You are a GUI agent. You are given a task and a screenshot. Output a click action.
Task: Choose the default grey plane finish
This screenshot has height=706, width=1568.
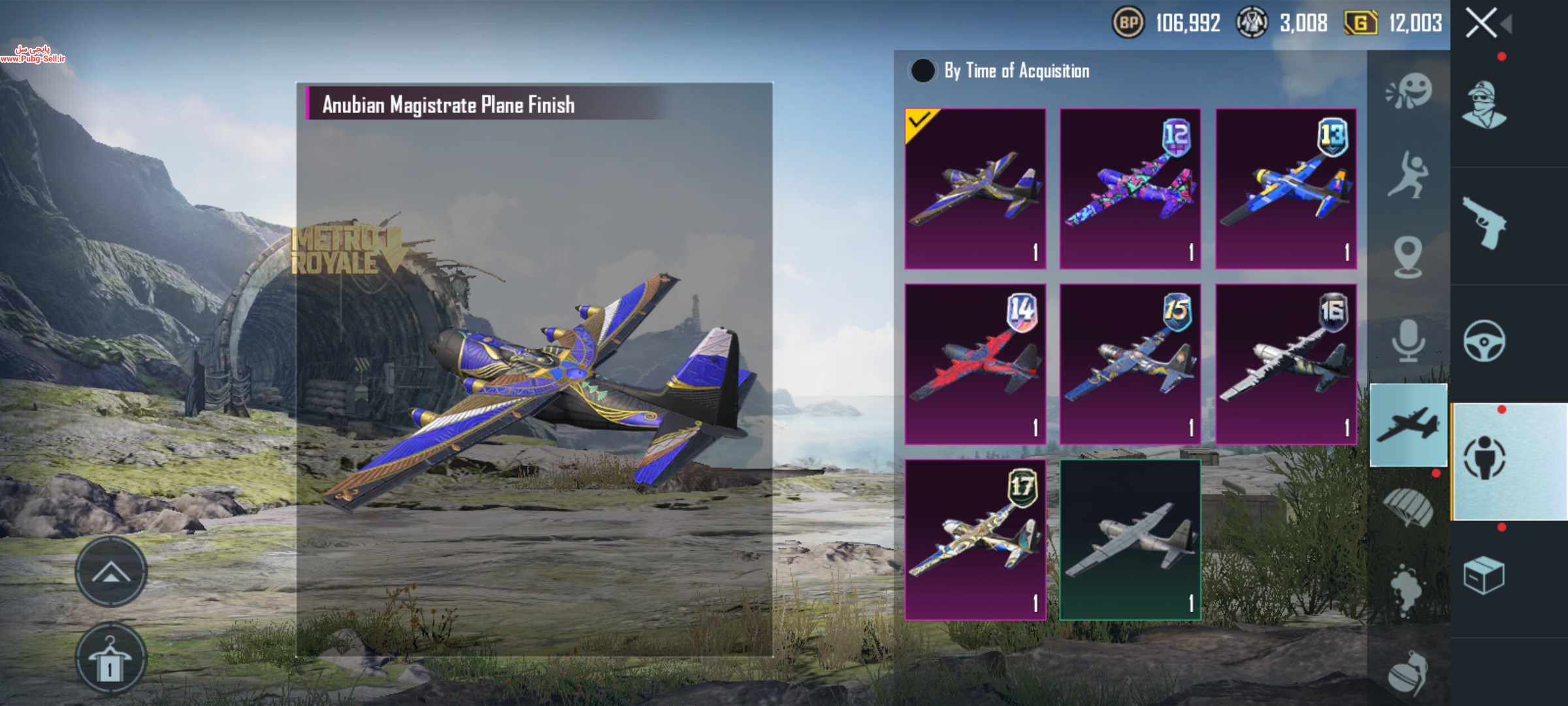click(1130, 539)
